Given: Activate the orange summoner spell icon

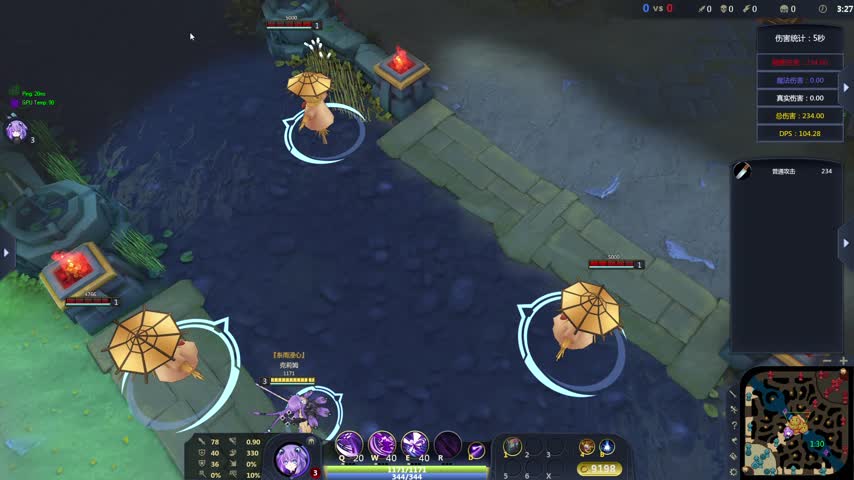Looking at the screenshot, I should tap(587, 446).
